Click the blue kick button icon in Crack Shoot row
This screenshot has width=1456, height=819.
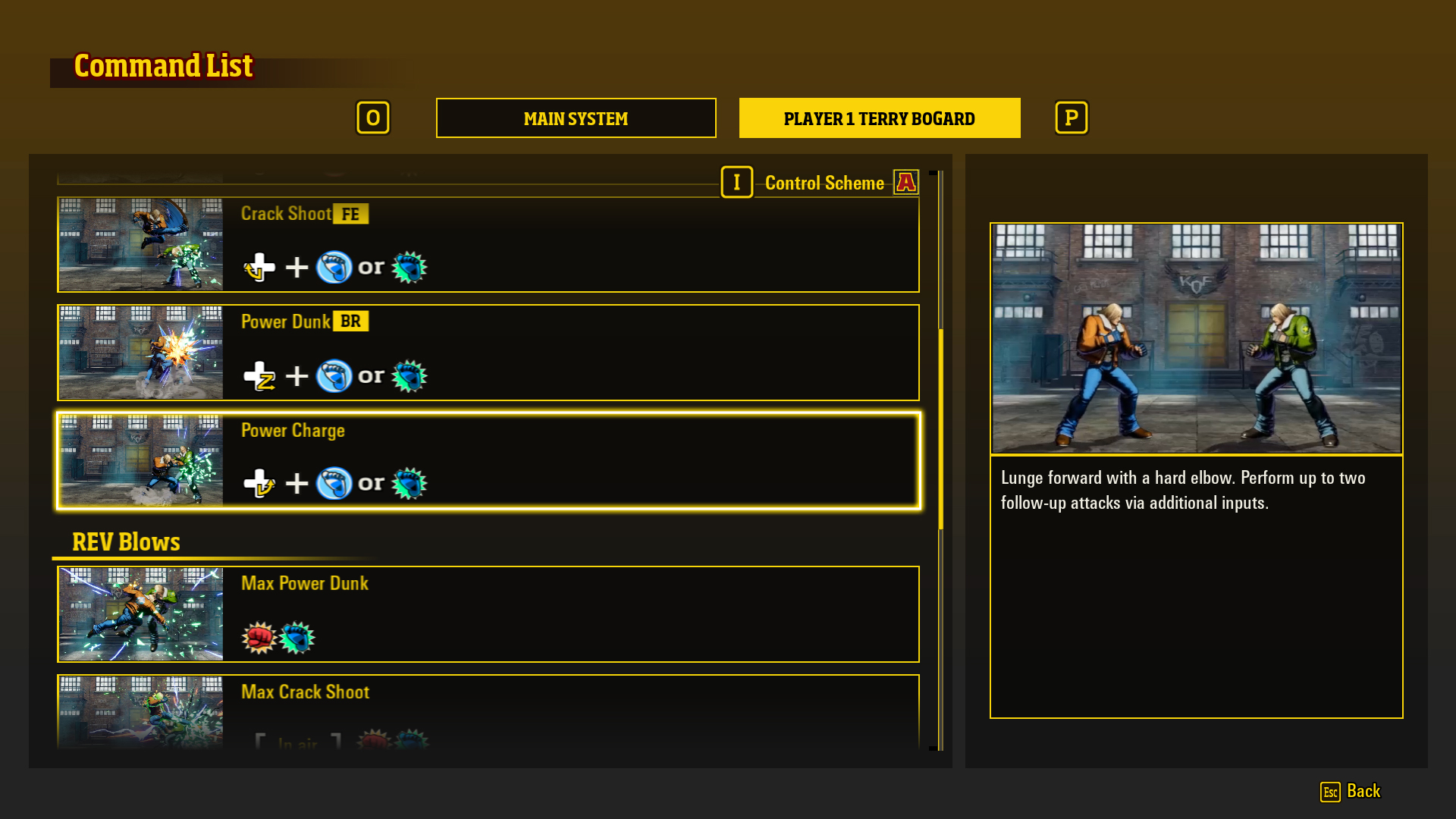point(335,267)
